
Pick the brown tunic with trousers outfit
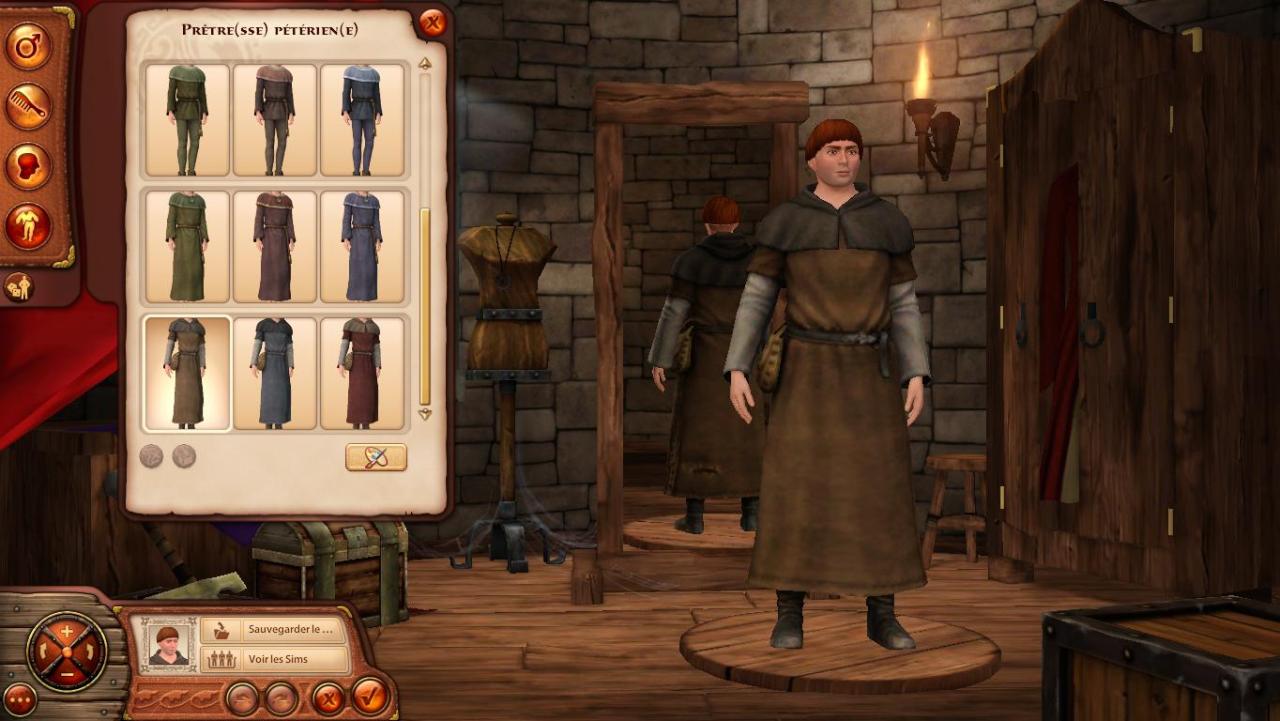pos(274,120)
